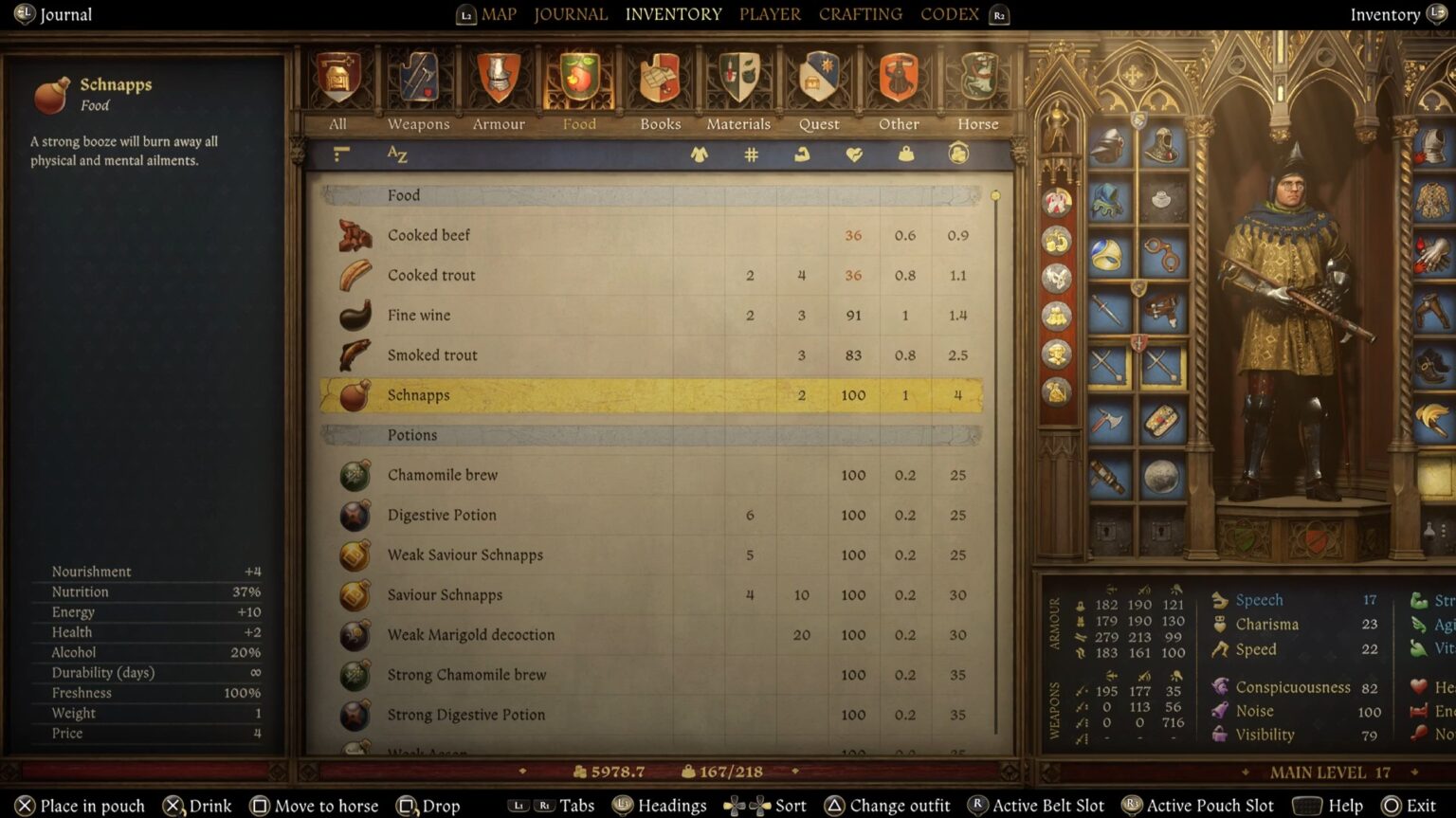Click Change outfit at the bottom
This screenshot has height=818, width=1456.
(899, 805)
